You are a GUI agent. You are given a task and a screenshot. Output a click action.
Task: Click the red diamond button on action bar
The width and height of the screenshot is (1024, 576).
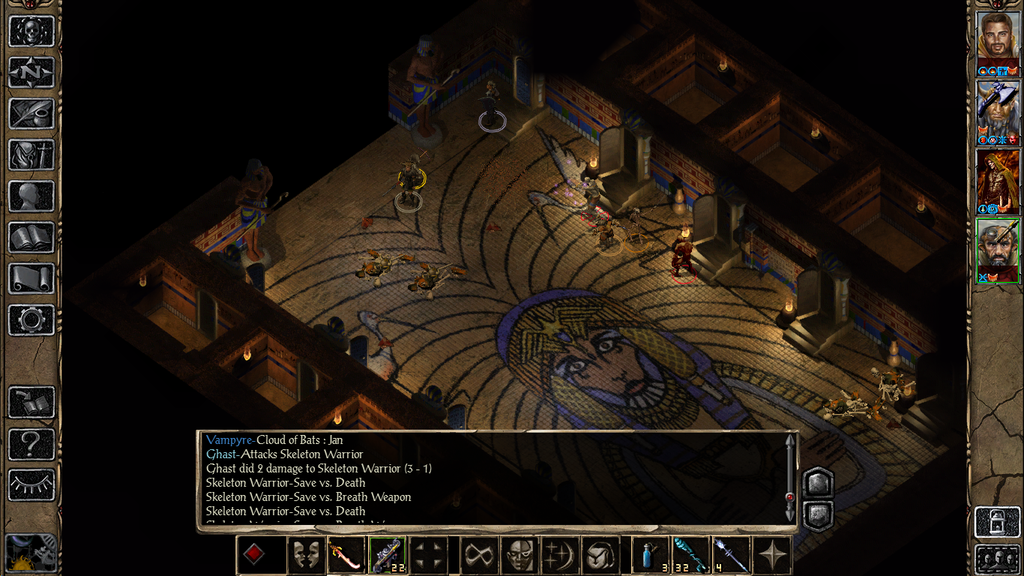pos(255,556)
